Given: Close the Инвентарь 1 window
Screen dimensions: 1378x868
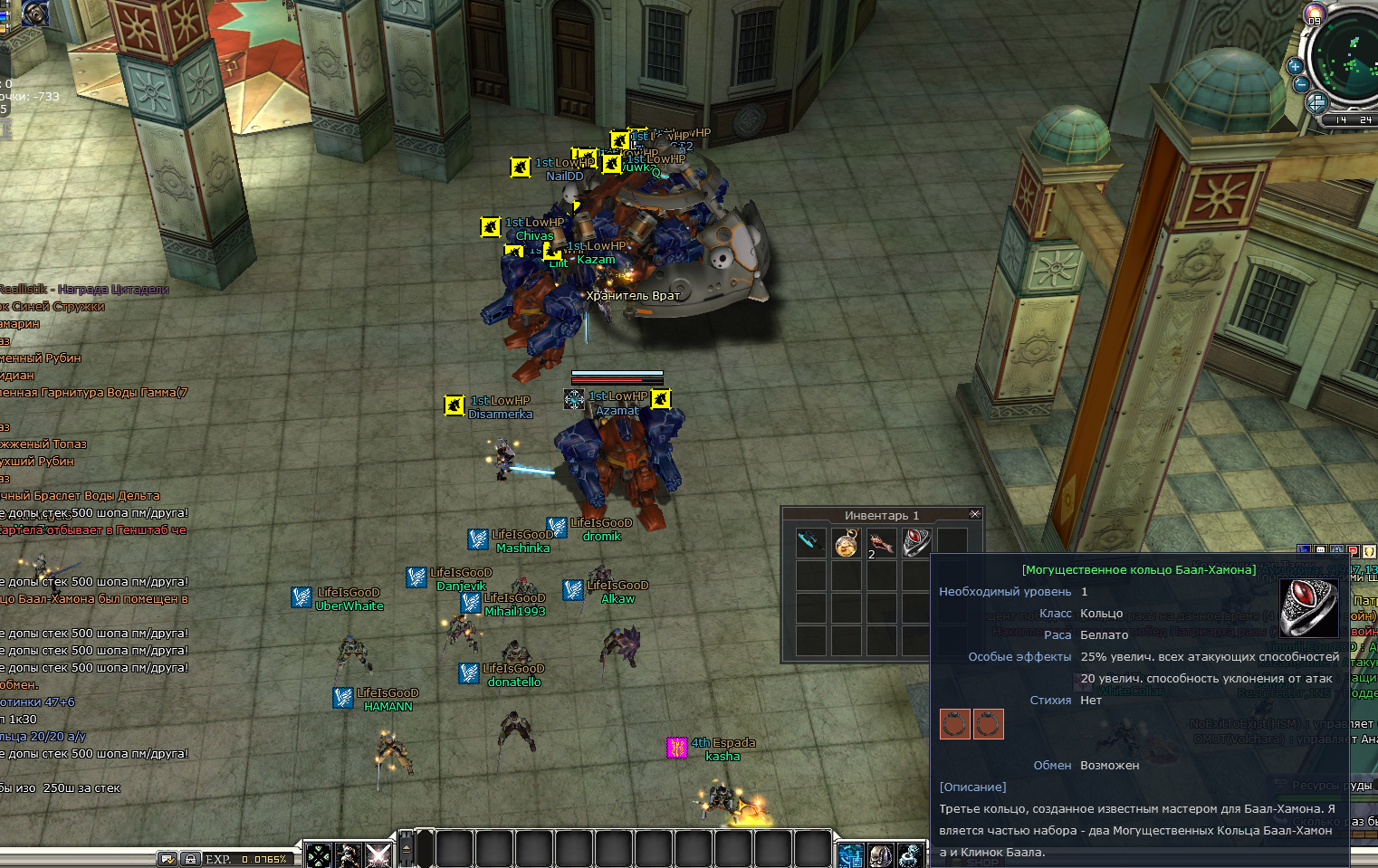Looking at the screenshot, I should [x=975, y=514].
